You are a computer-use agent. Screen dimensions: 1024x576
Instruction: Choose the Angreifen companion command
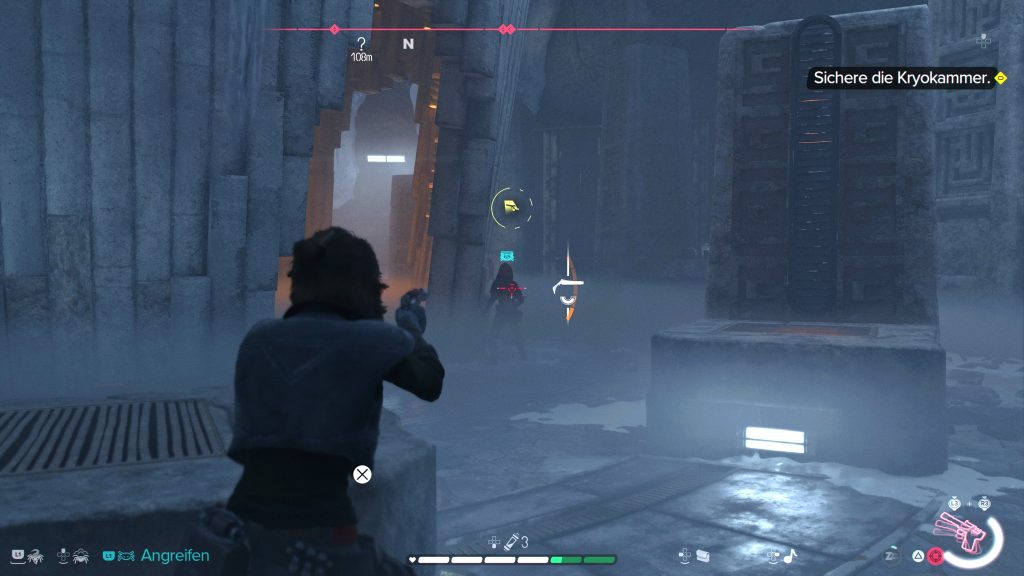[175, 555]
